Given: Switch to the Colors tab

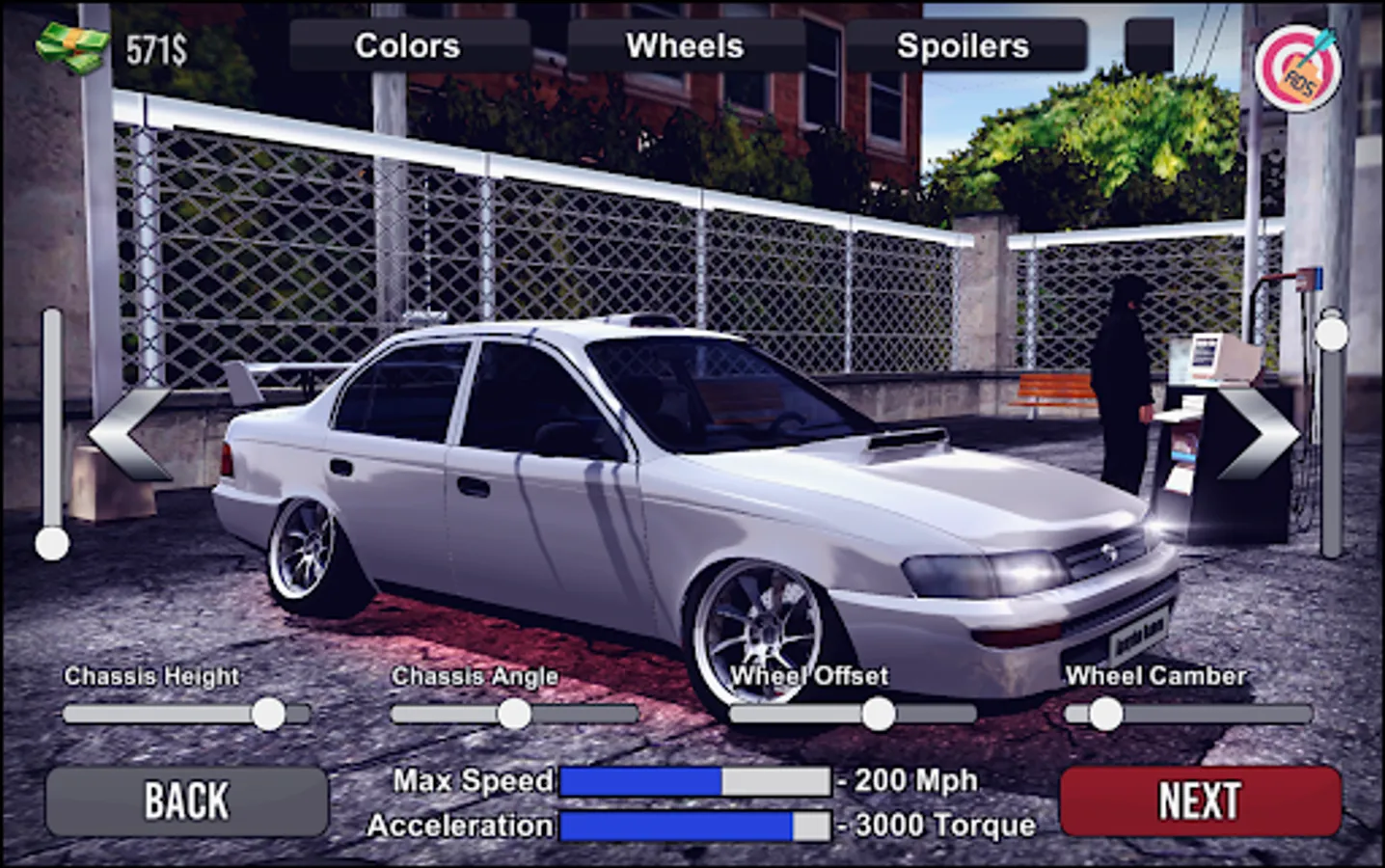Looking at the screenshot, I should tap(406, 44).
